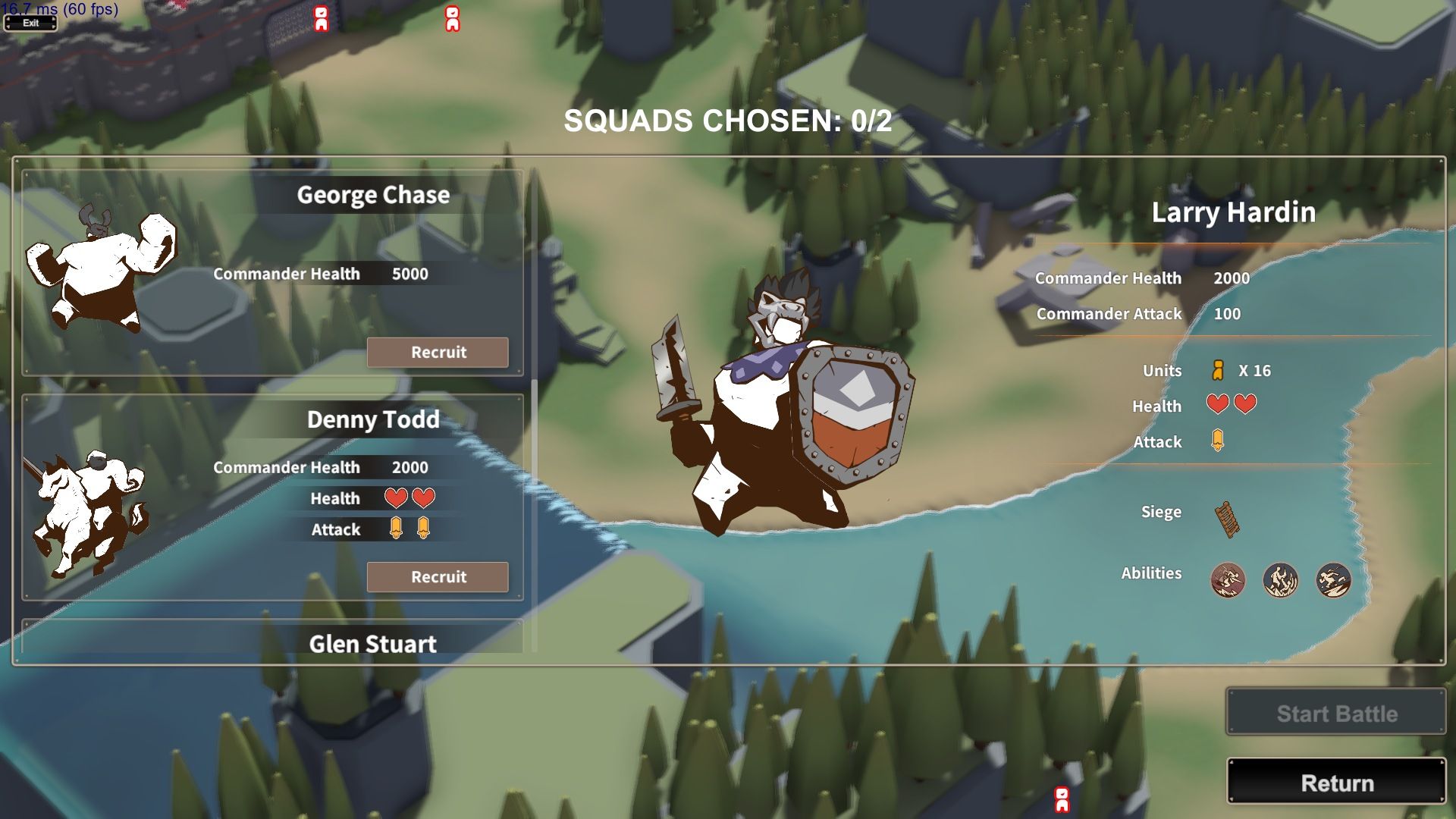Inspect the siege ladder icon

coord(1227,519)
